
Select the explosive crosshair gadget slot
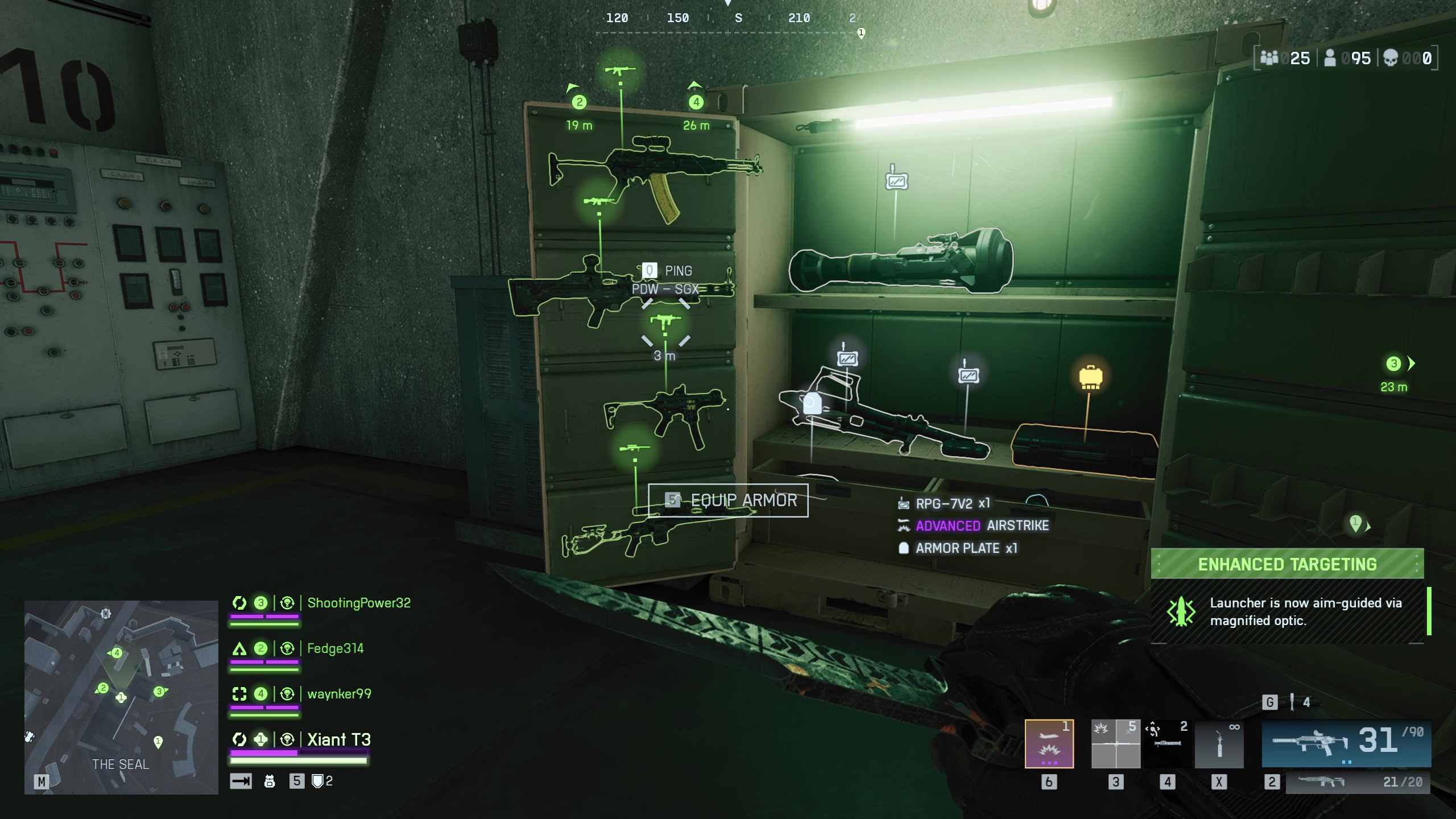pyautogui.click(x=1115, y=744)
